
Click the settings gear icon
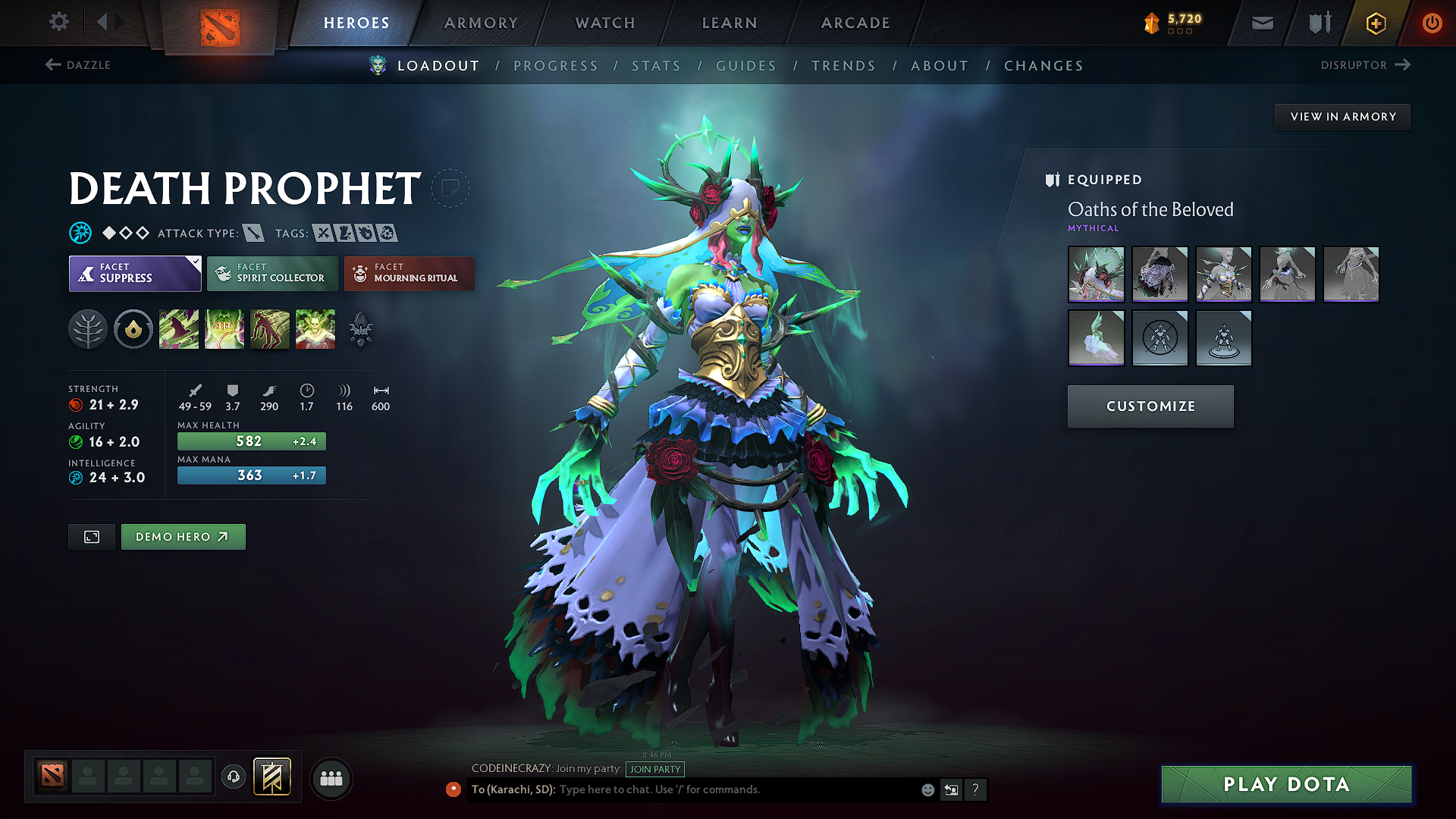tap(58, 22)
